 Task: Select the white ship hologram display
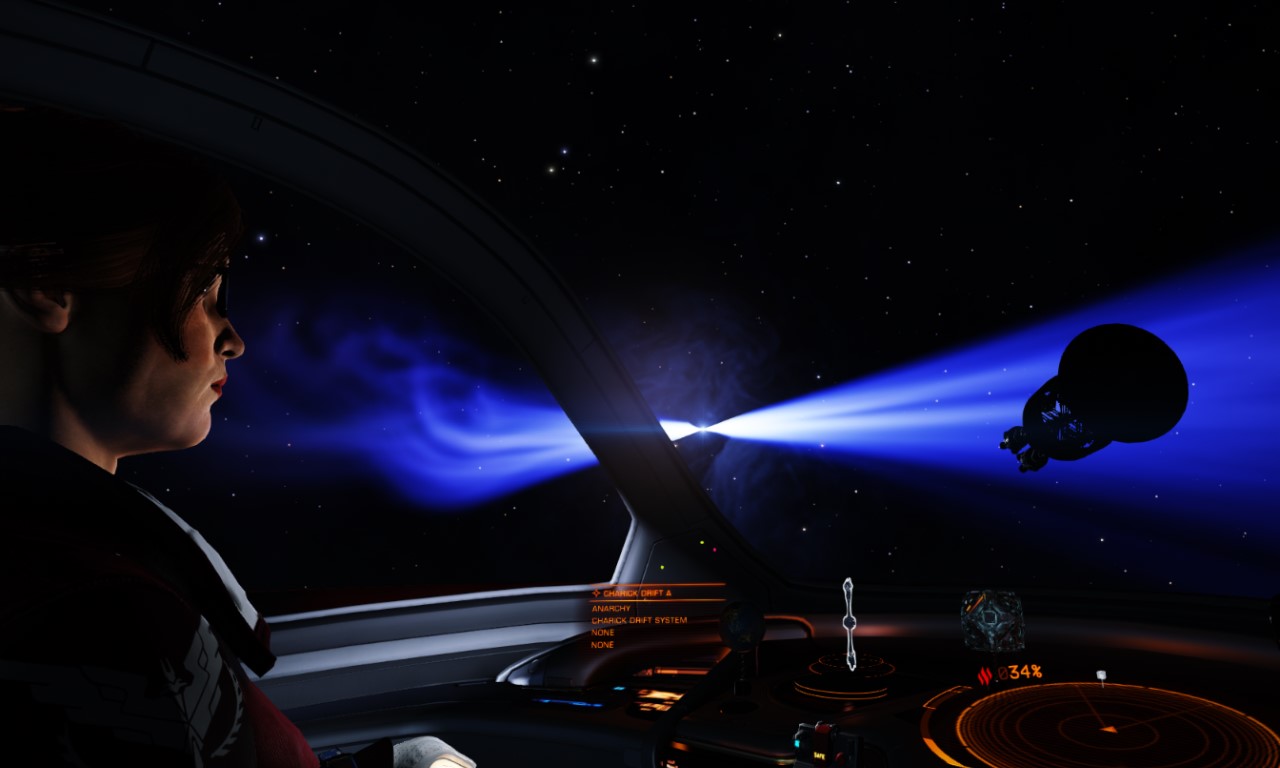[849, 624]
